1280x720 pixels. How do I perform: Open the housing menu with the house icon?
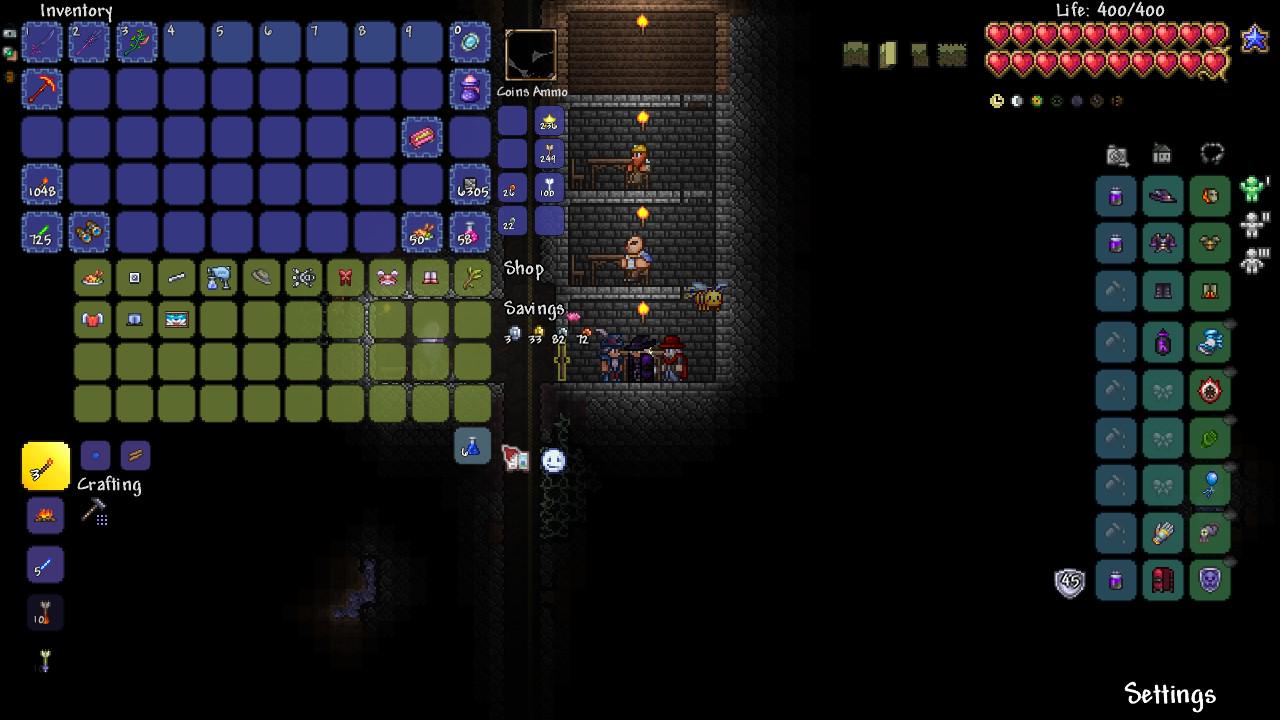(x=1162, y=155)
